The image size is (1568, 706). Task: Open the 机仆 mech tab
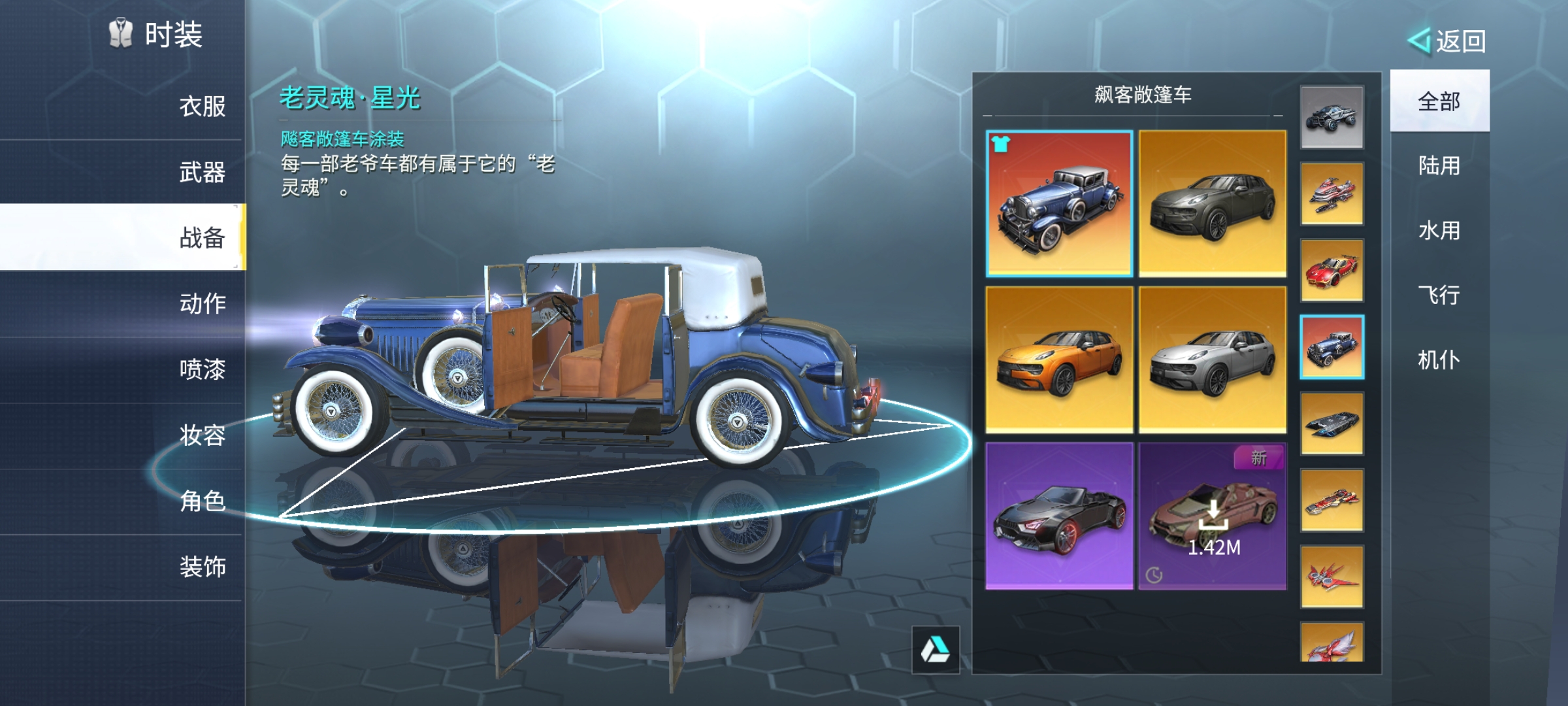coord(1439,360)
